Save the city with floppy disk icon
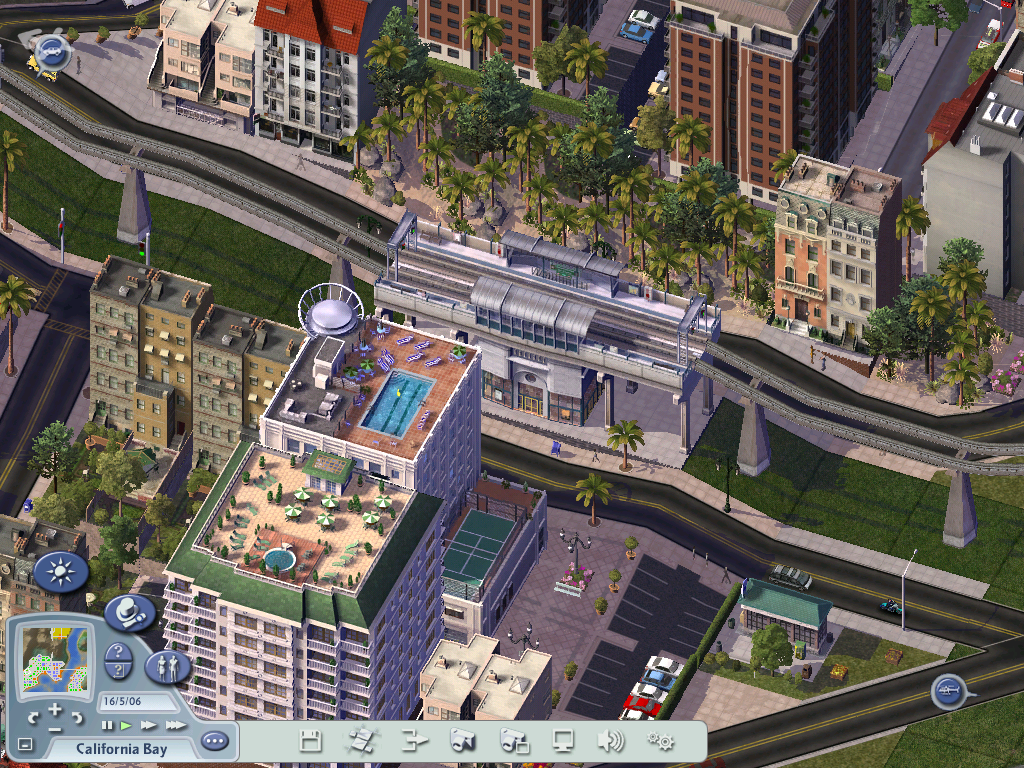The width and height of the screenshot is (1024, 768). 310,741
